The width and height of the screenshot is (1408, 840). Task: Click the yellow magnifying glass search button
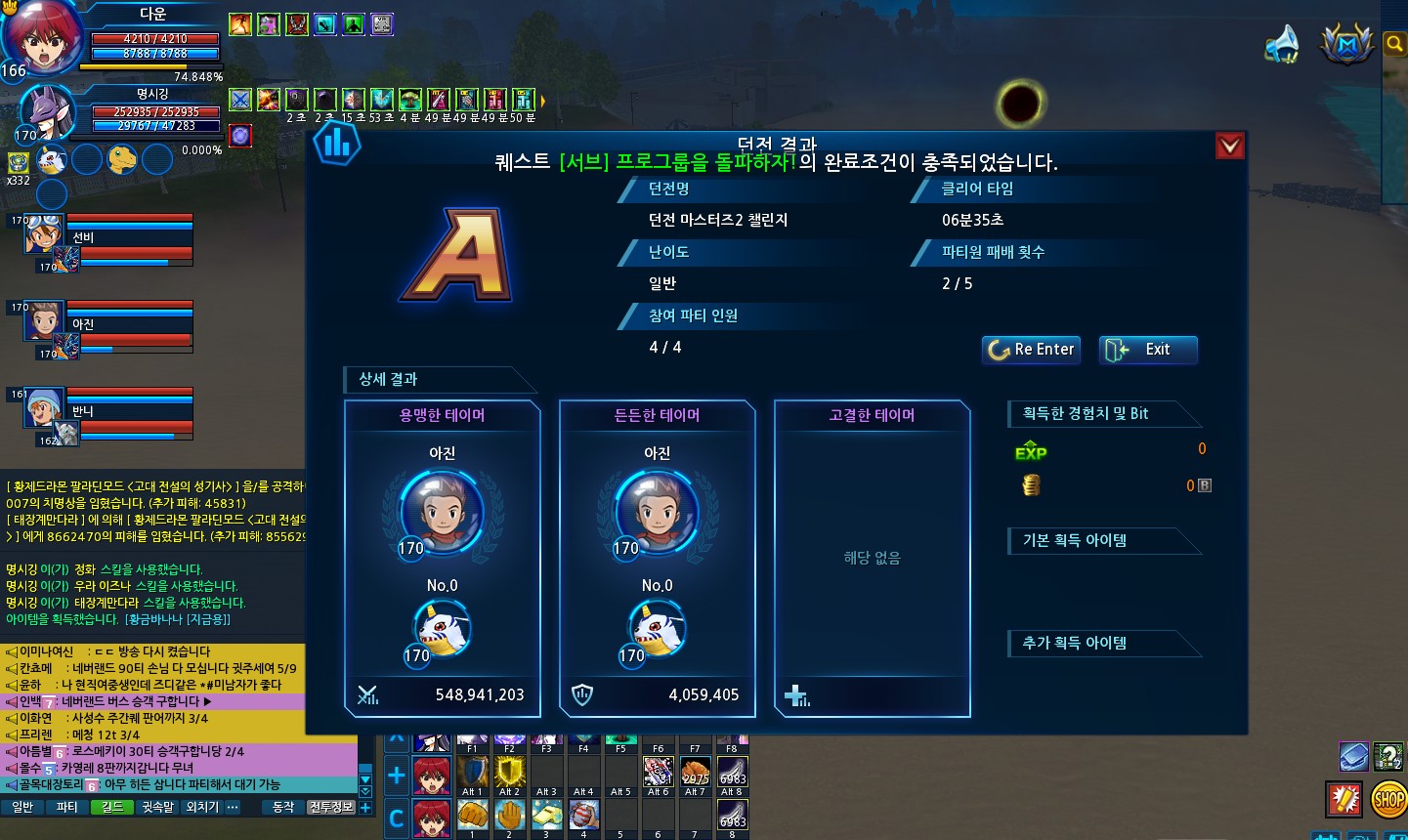click(x=1394, y=44)
